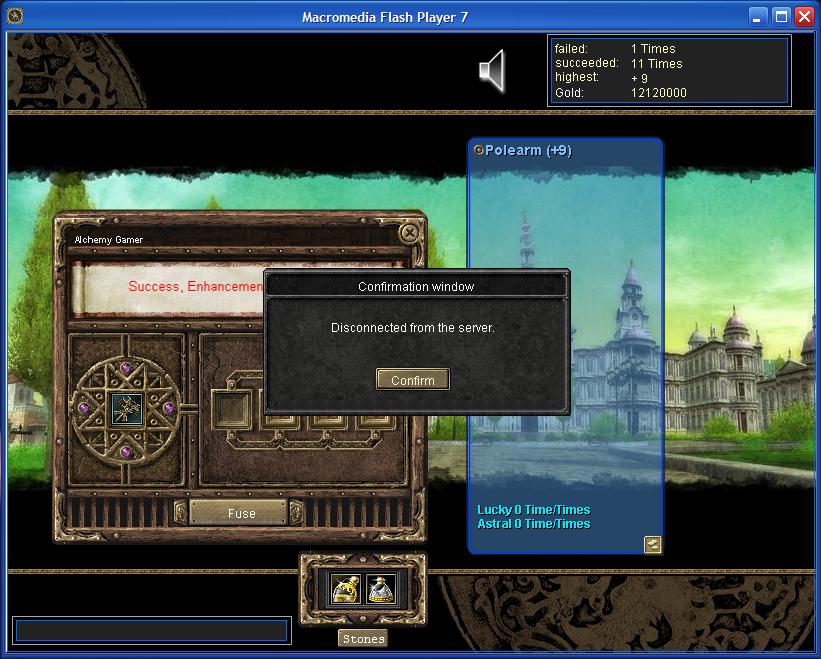Close the Alchemy Gamer window
This screenshot has width=821, height=659.
408,233
